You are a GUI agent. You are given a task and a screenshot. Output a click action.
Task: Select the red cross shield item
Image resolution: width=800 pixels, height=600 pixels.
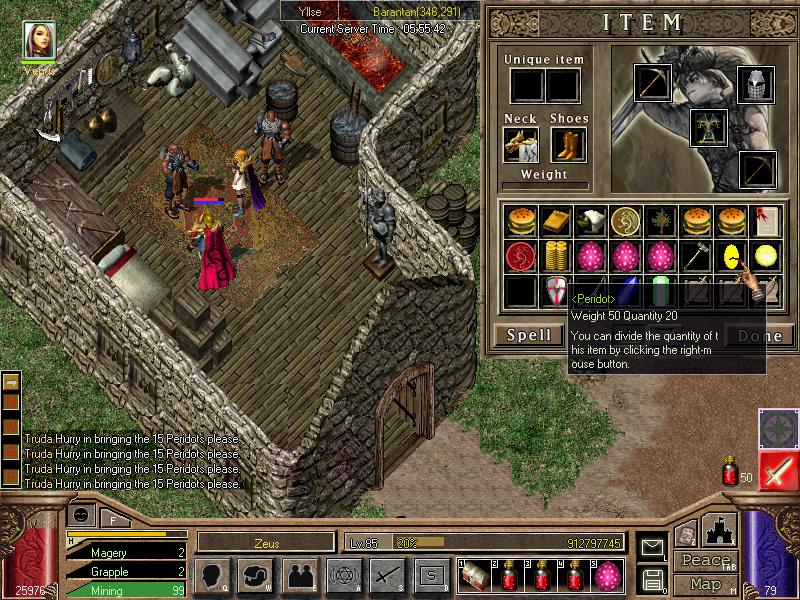point(555,291)
